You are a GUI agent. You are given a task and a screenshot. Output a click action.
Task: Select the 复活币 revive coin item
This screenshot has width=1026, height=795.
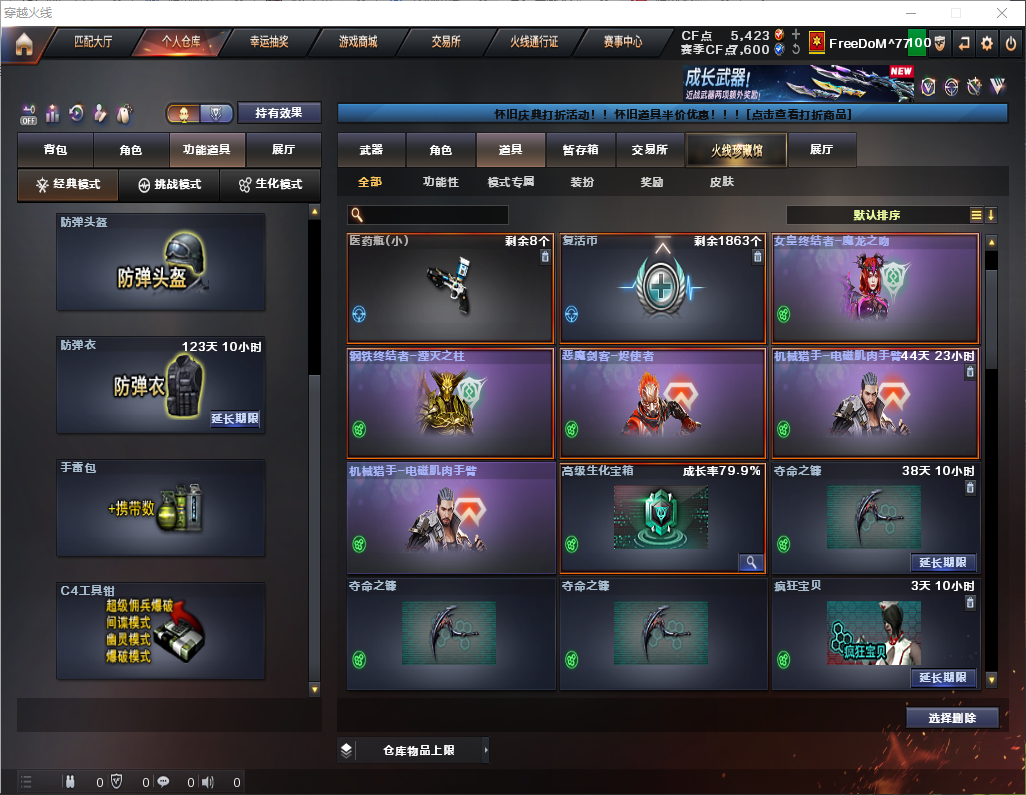(660, 290)
